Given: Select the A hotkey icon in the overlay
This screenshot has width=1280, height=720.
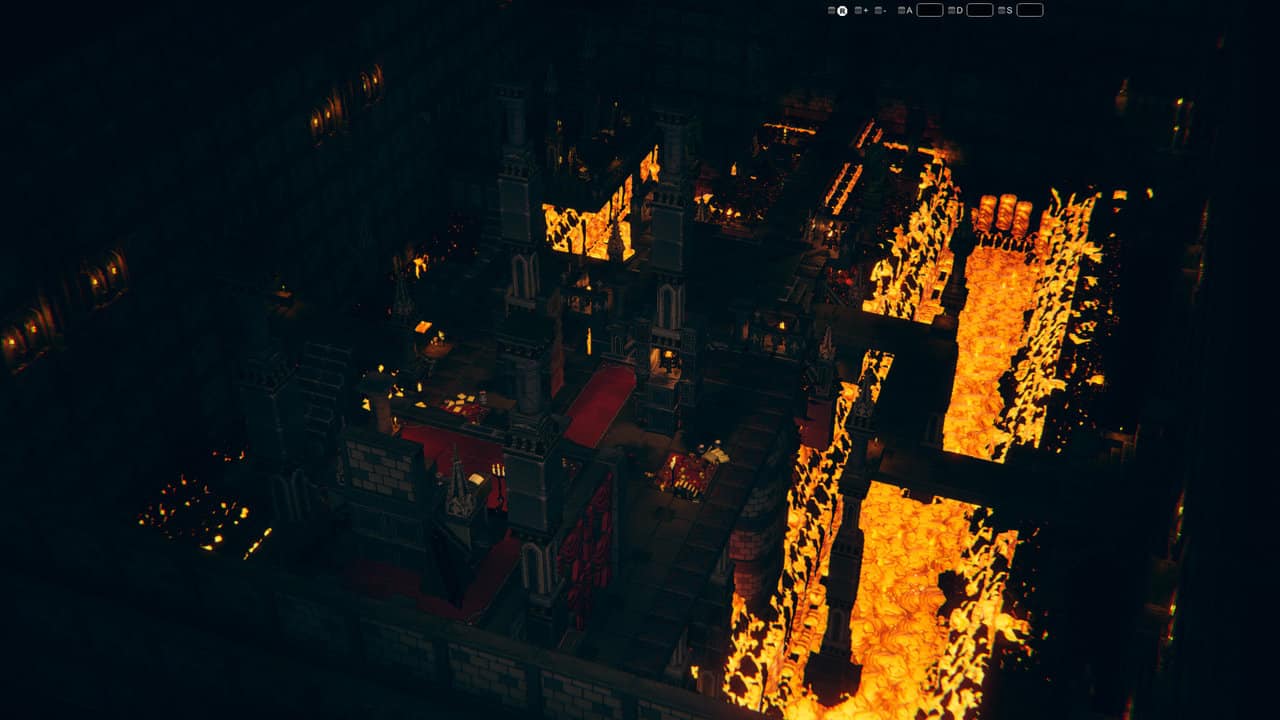Looking at the screenshot, I should click(x=909, y=10).
